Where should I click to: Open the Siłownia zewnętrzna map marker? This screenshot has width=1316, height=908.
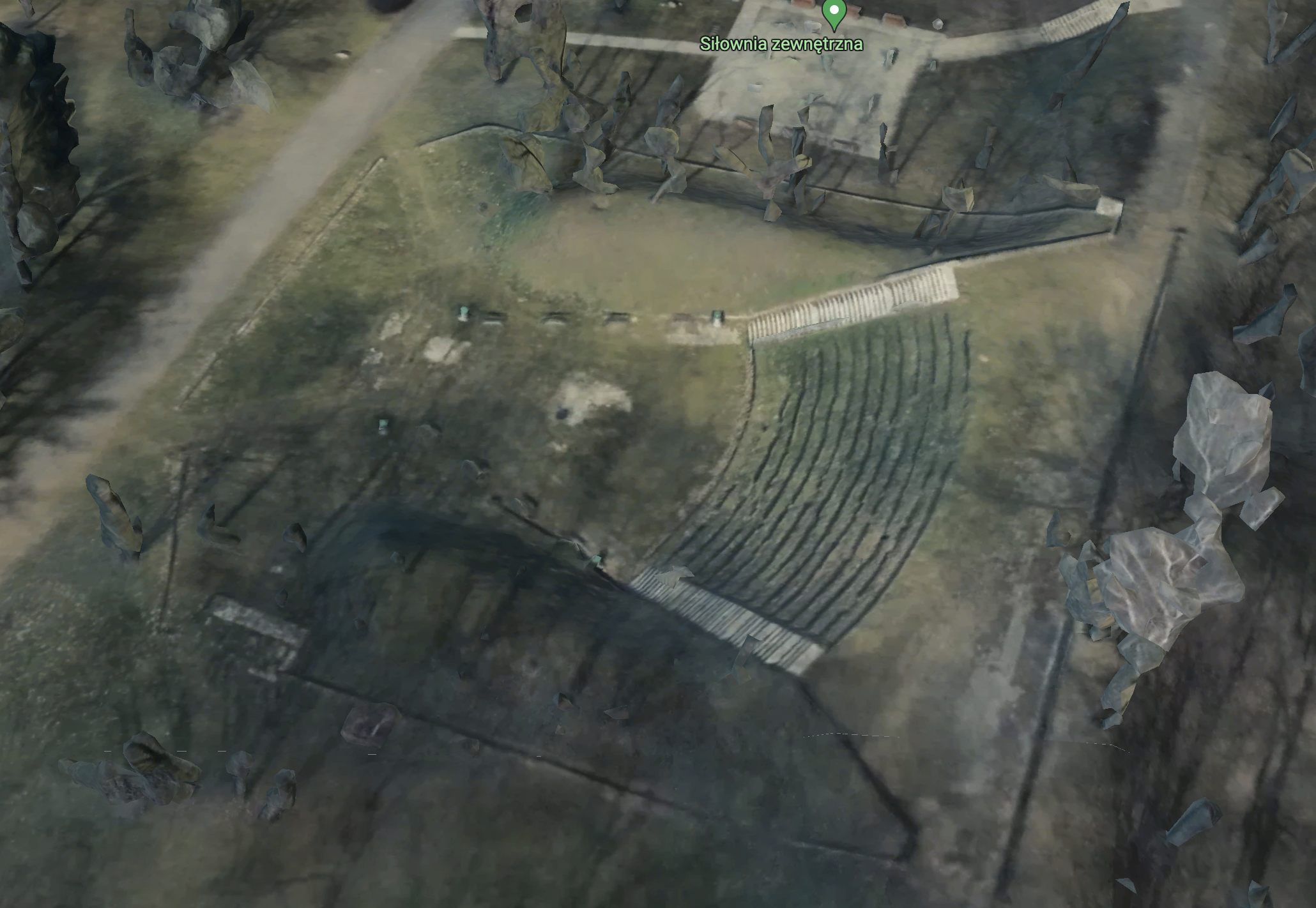(833, 13)
